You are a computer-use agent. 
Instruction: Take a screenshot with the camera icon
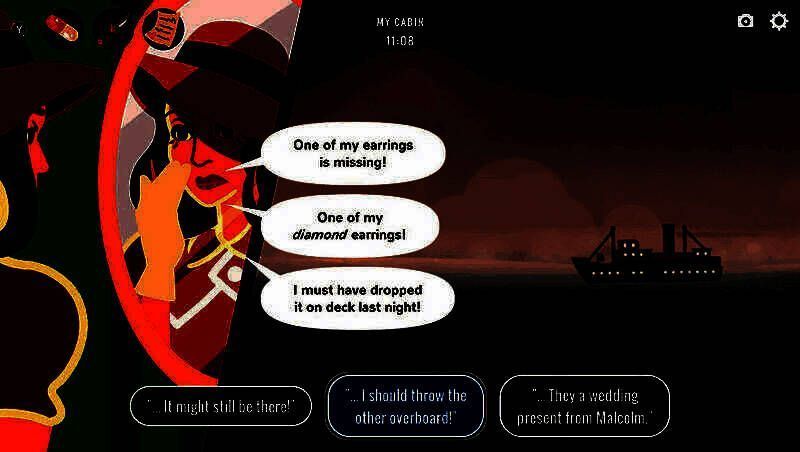coord(745,21)
